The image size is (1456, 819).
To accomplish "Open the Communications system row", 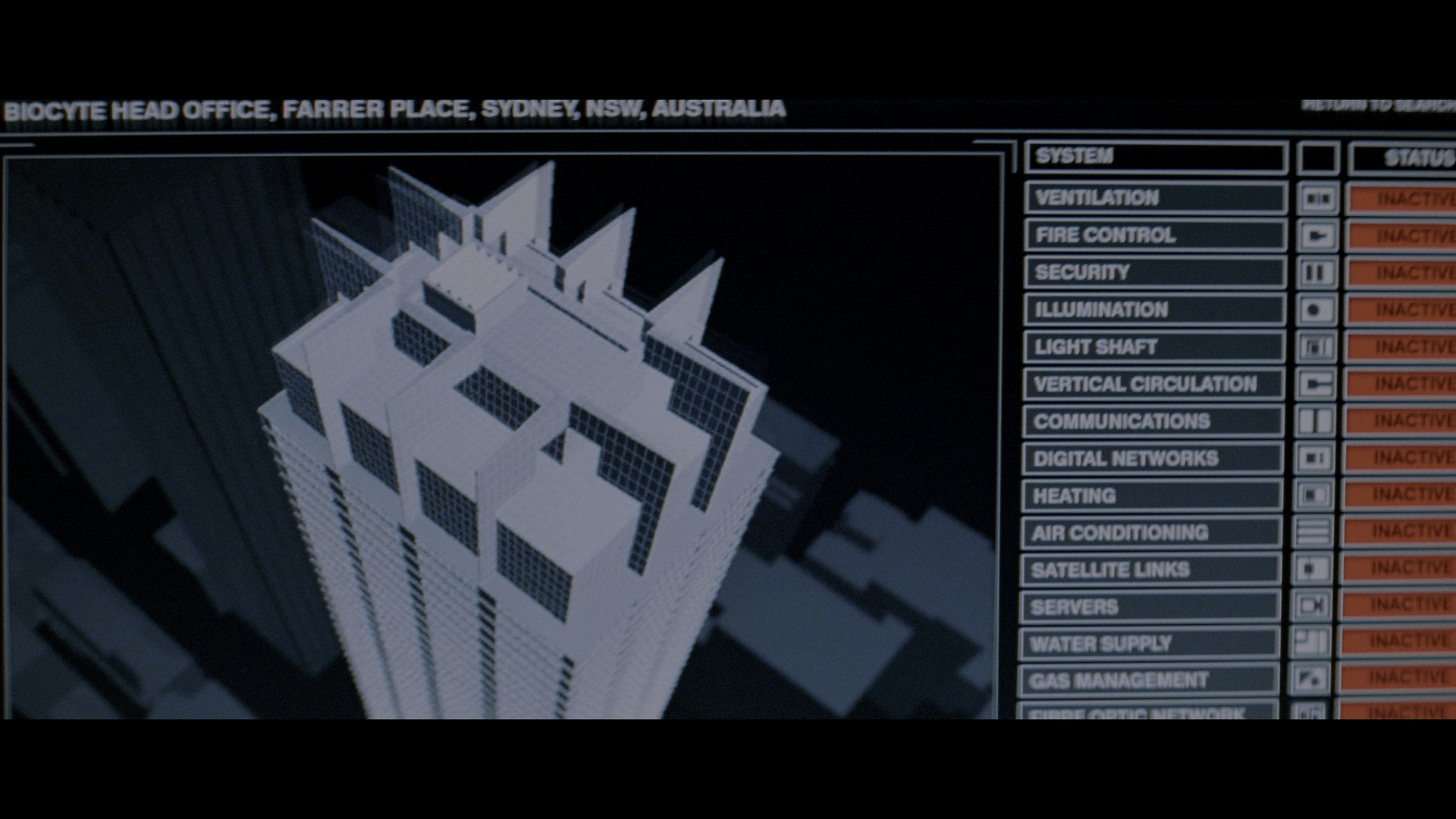I will pyautogui.click(x=1152, y=421).
